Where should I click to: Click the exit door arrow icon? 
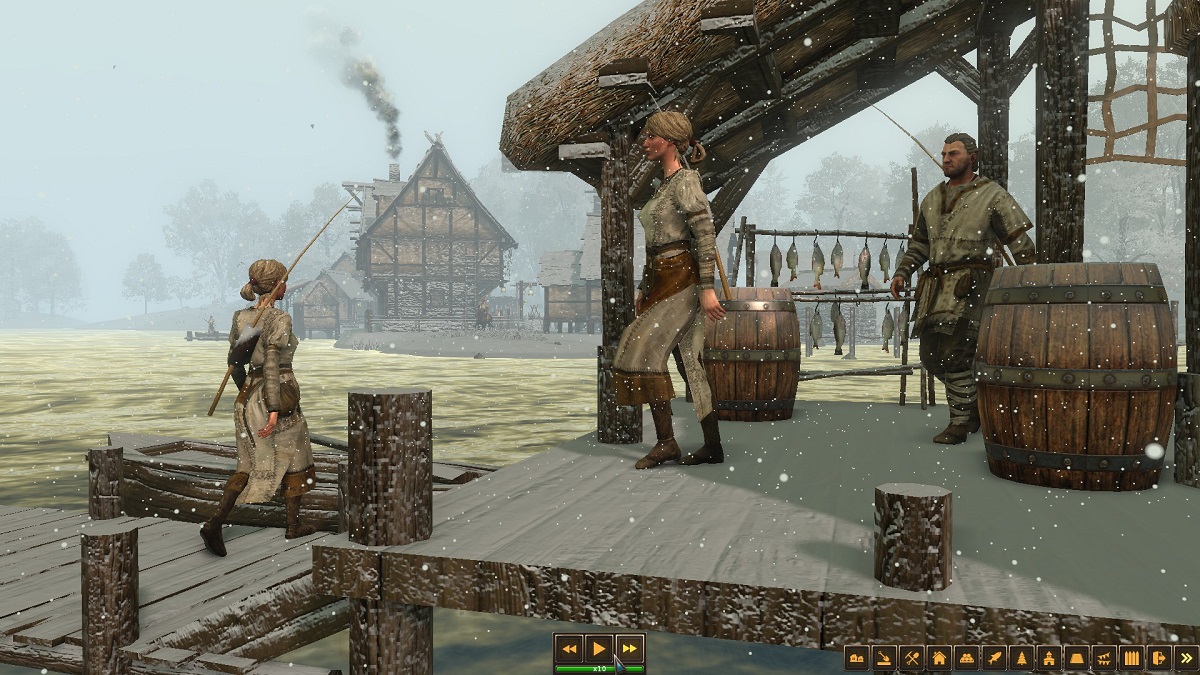pos(1159,657)
